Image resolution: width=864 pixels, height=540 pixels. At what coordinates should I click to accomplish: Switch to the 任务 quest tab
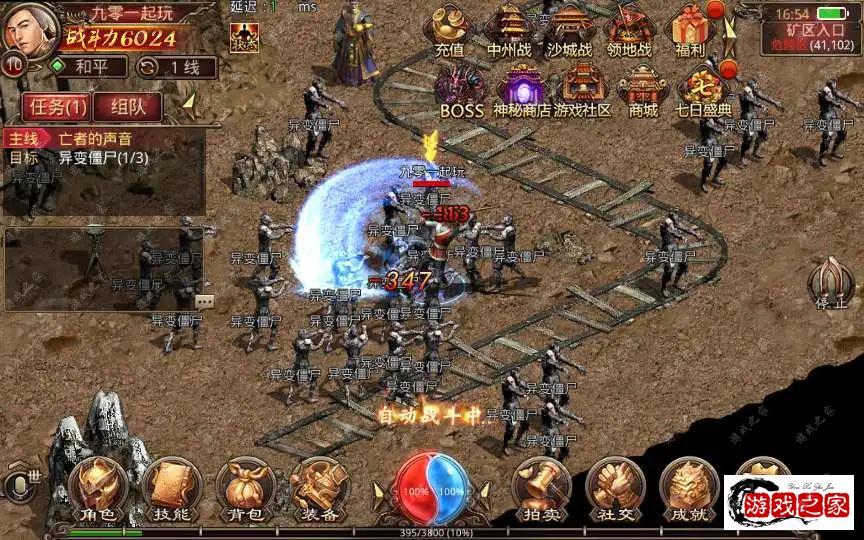coord(59,106)
